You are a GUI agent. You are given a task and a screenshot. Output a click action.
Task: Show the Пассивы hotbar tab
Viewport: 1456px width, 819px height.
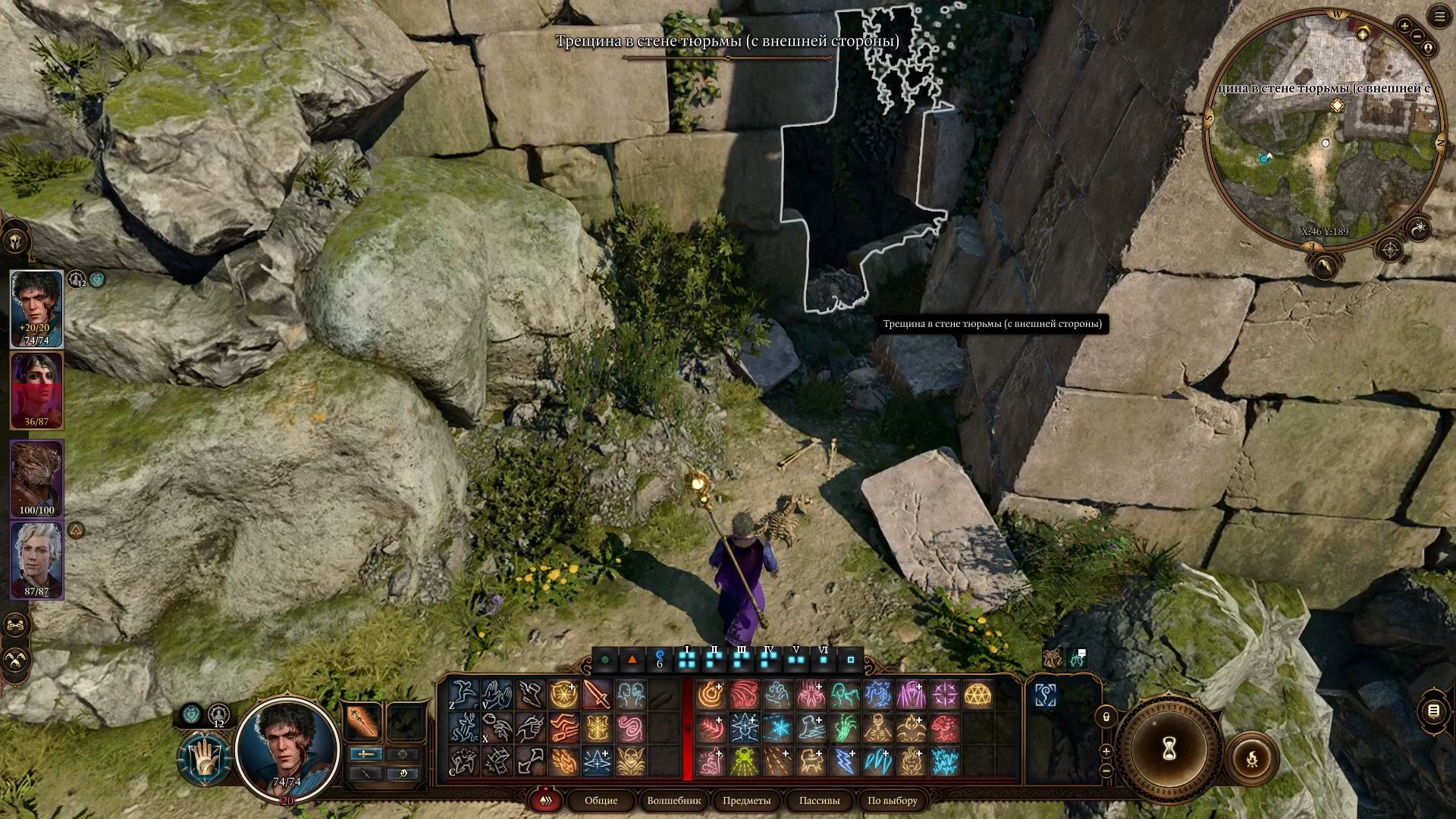819,801
